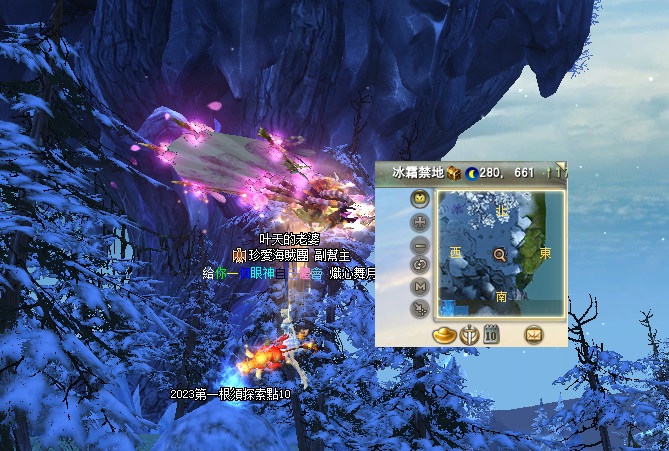This screenshot has height=451, width=669.
Task: Open the sword and shield icon
Action: tap(469, 333)
